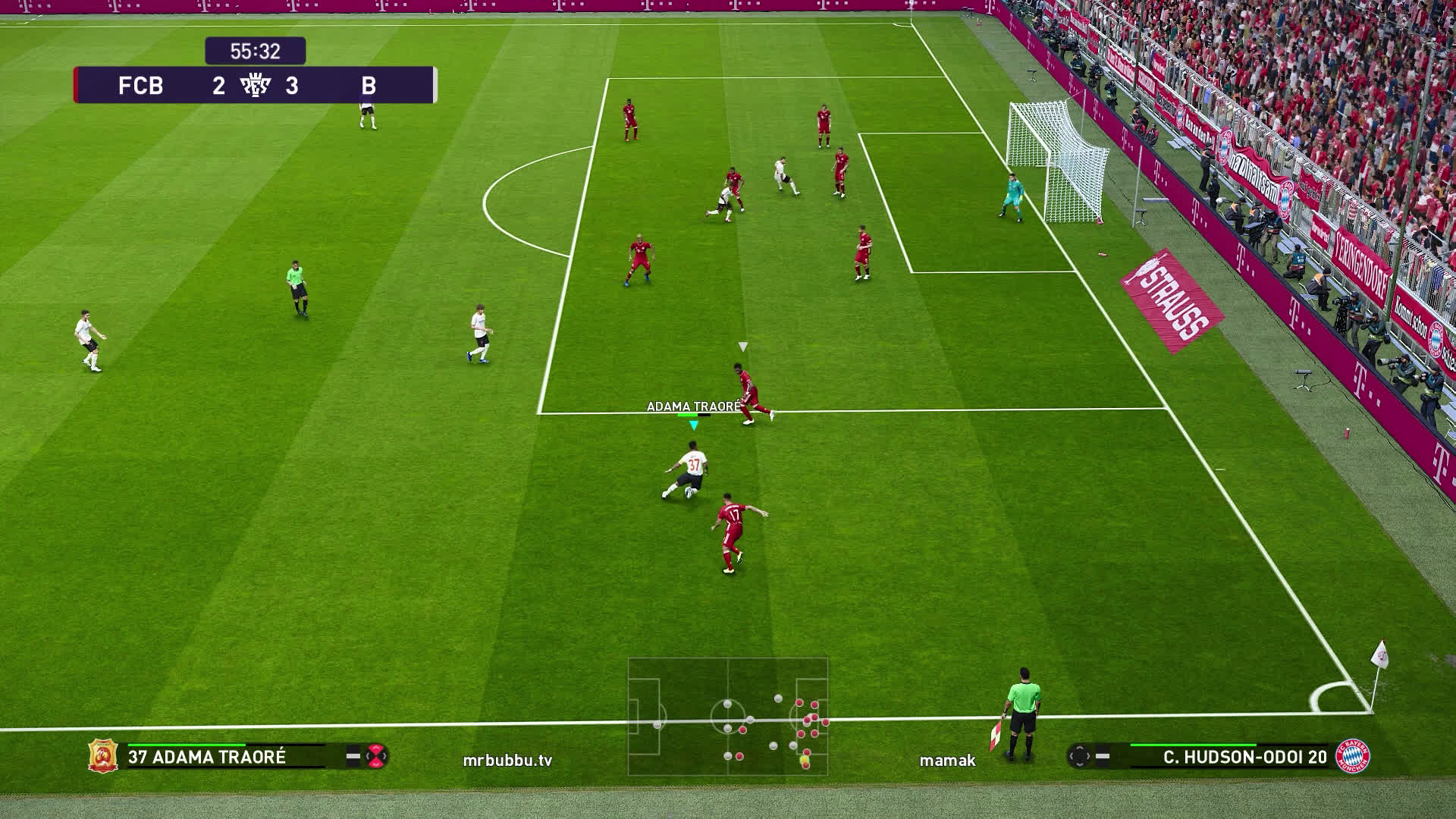Screen dimensions: 1456x819
Task: Click the orange team crest beside Adama Traoré
Action: click(102, 756)
